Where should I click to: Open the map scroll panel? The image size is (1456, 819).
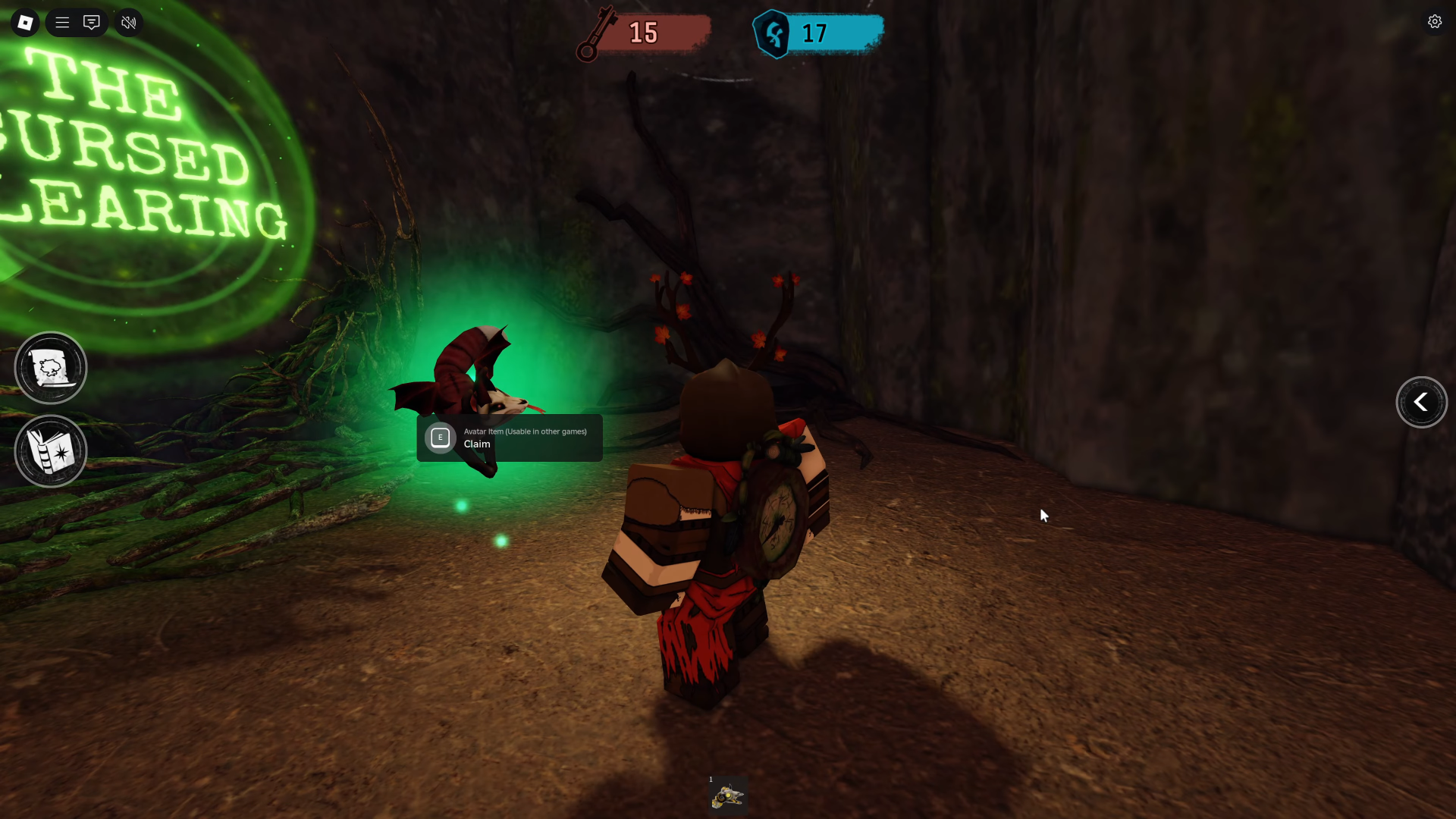click(x=50, y=367)
